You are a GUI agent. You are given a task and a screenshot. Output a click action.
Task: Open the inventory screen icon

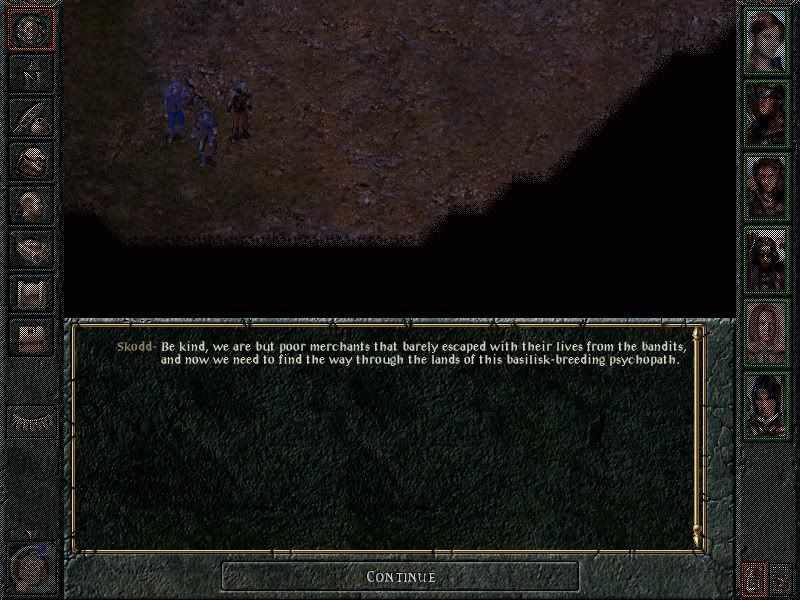32,160
